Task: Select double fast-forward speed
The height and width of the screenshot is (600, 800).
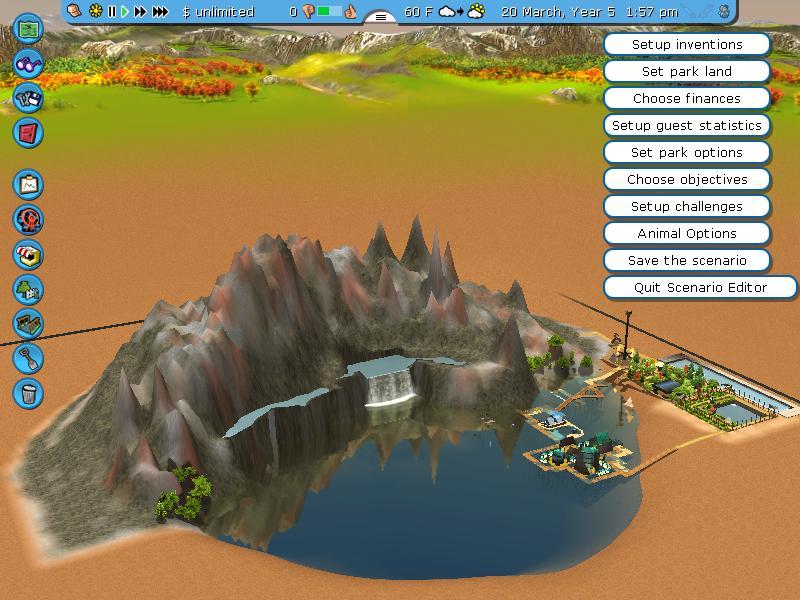Action: 140,12
